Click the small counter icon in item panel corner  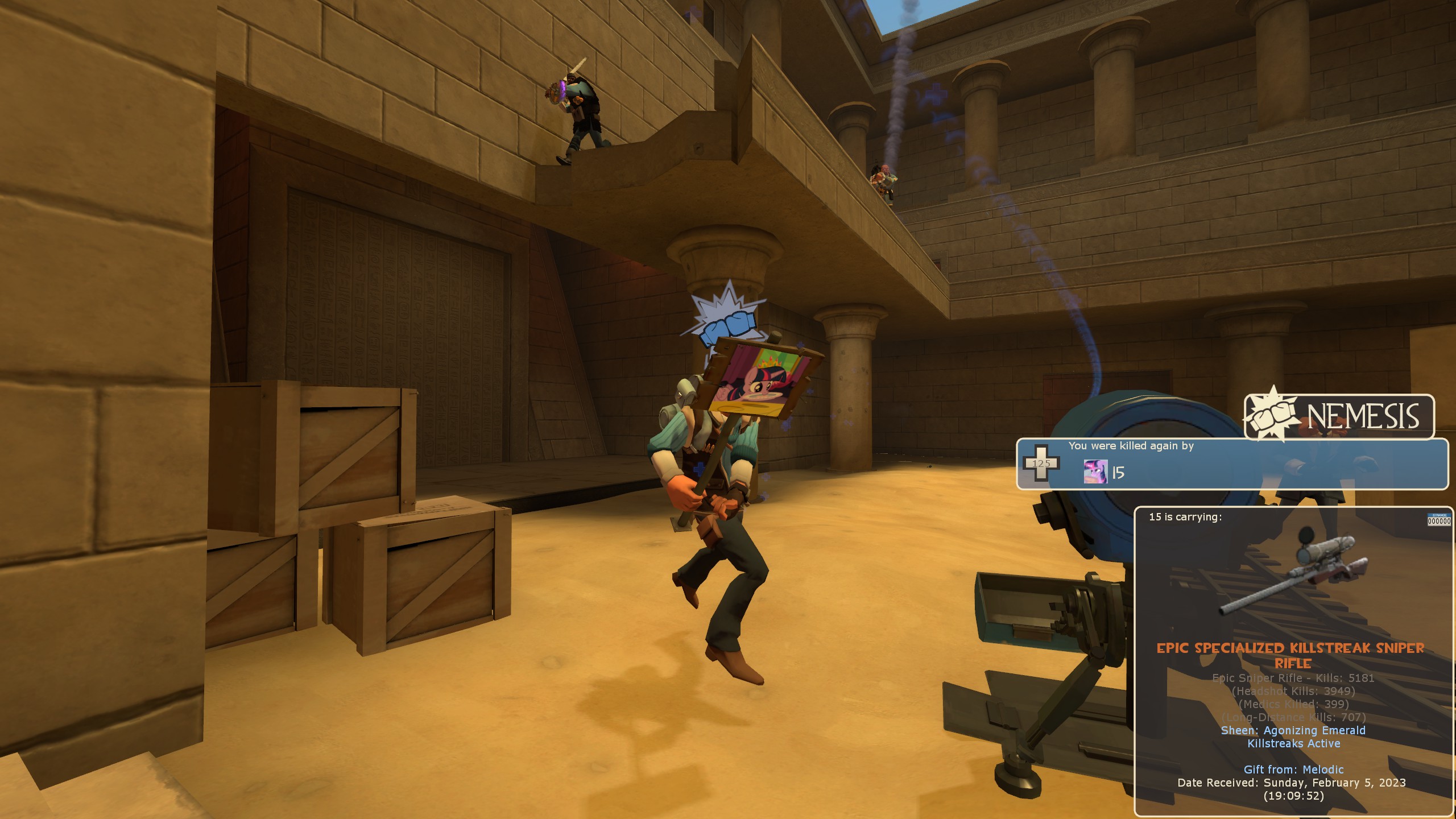coord(1439,520)
